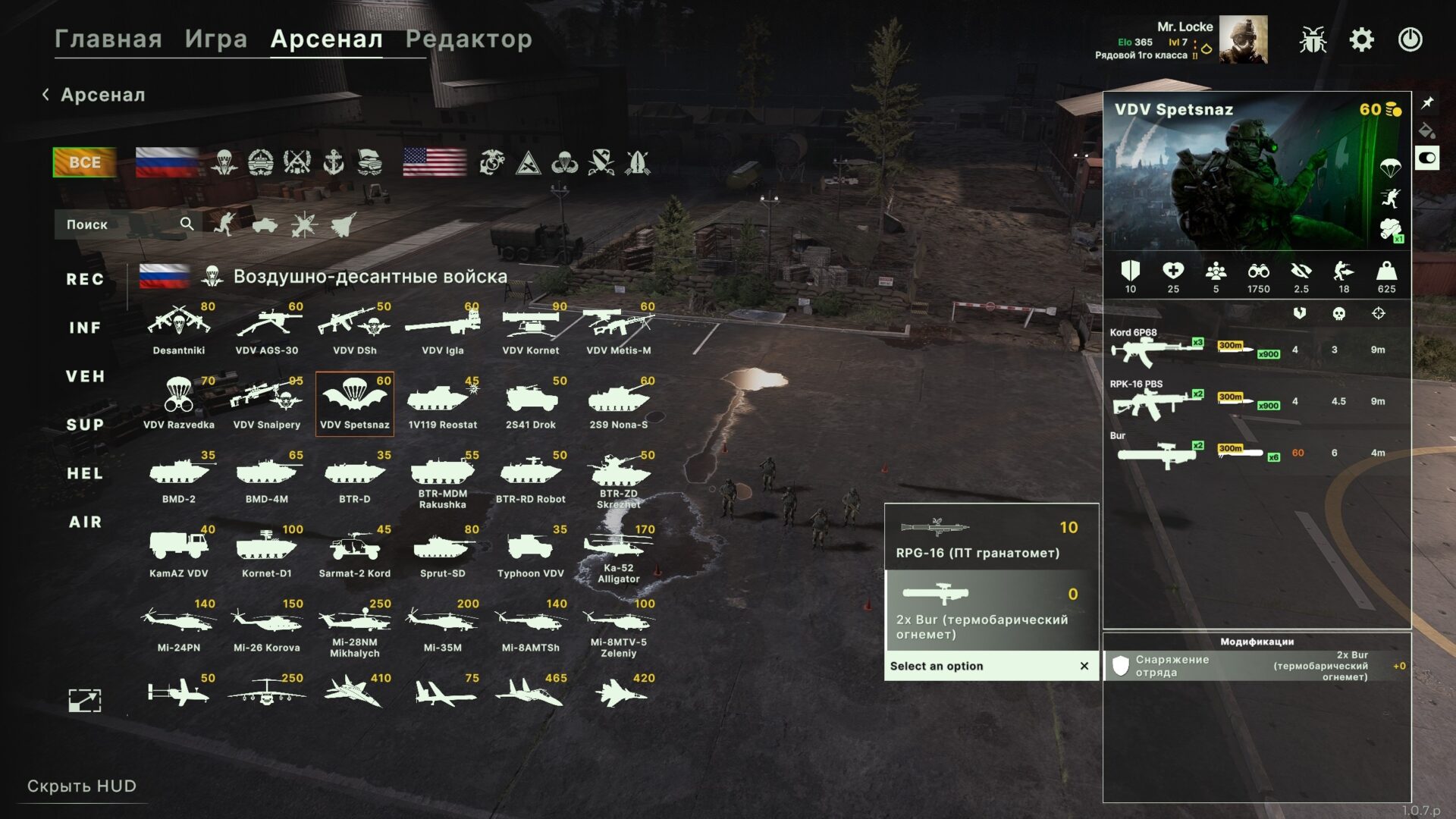
Task: Open the settings gear icon
Action: 1361,39
